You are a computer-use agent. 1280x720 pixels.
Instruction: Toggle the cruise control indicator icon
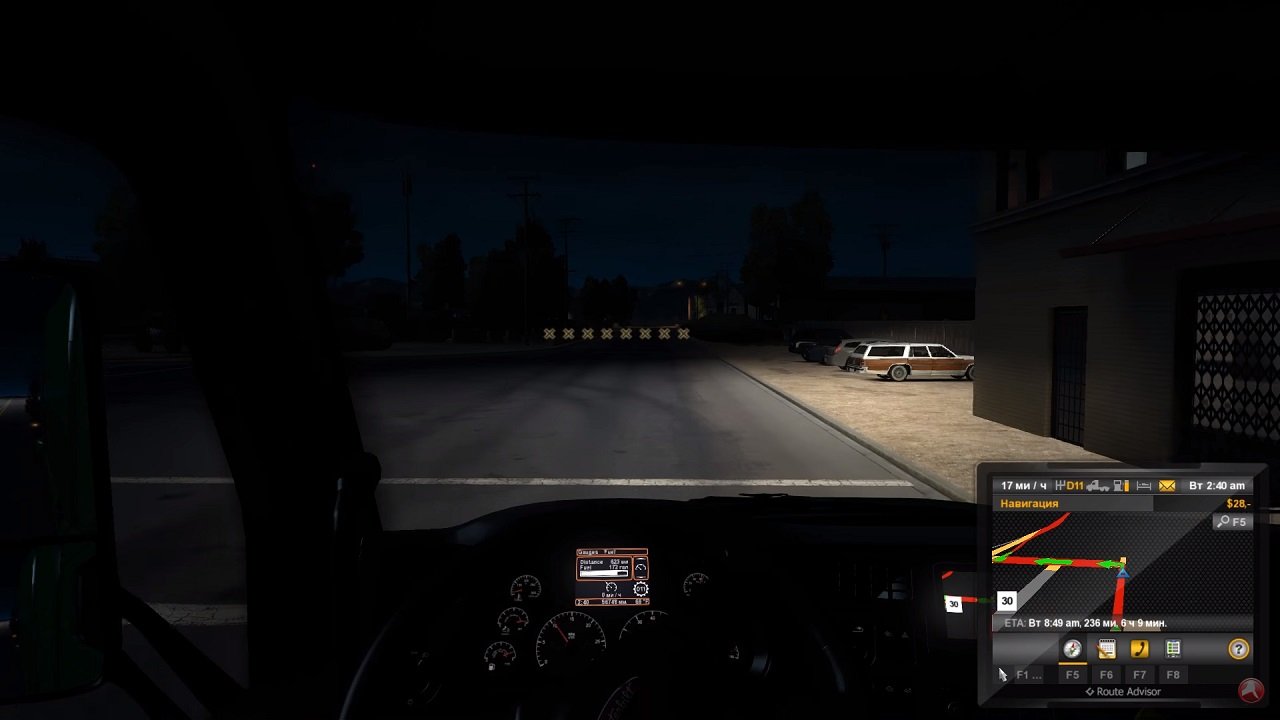coord(640,568)
